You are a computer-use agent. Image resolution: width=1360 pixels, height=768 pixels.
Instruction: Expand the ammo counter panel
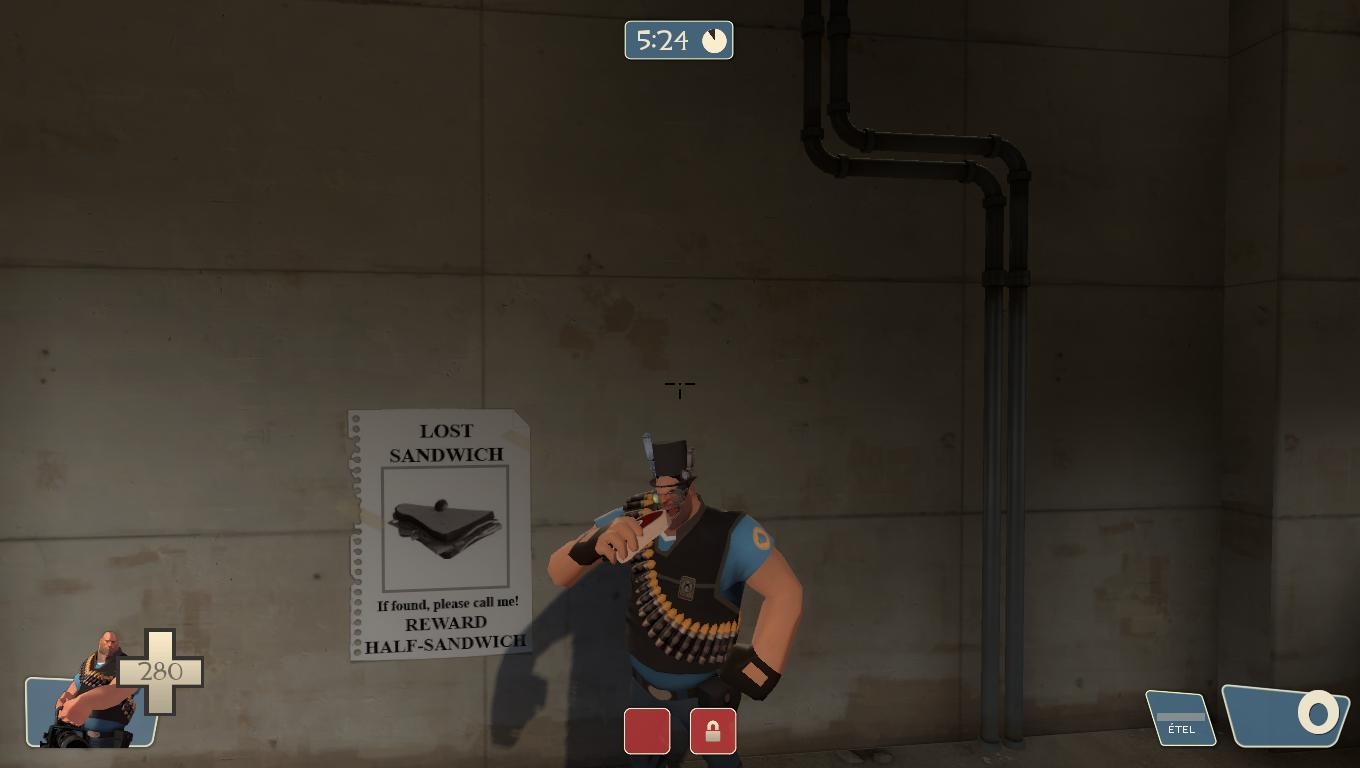(1285, 715)
